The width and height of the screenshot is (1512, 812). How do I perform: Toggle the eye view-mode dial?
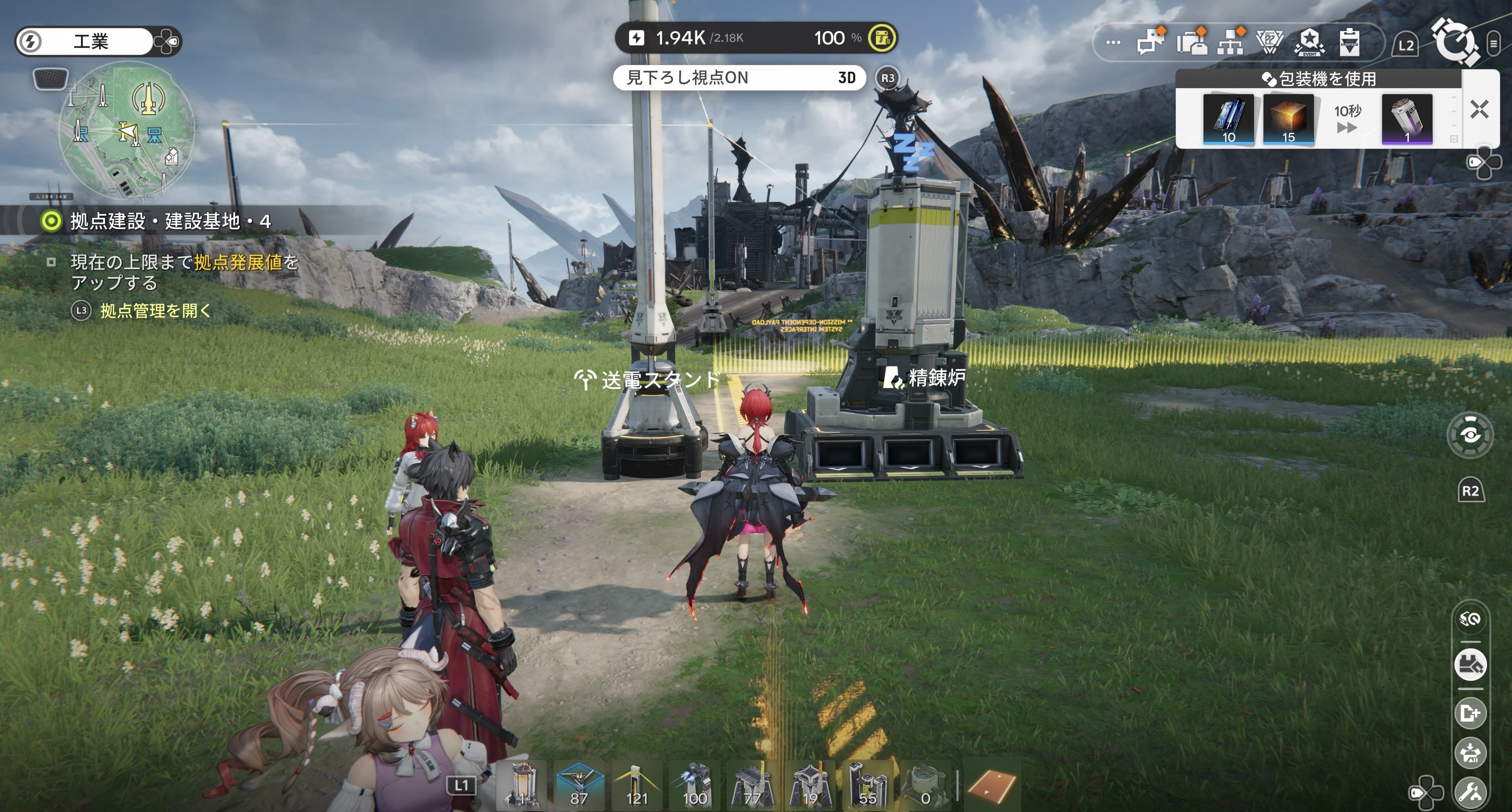click(x=1470, y=435)
